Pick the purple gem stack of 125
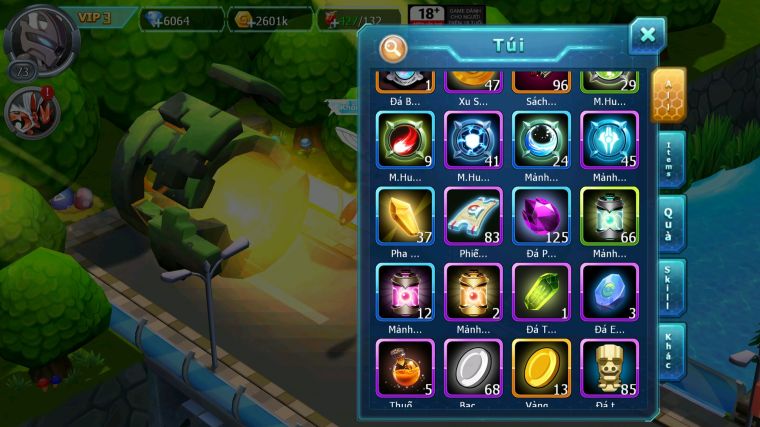 (x=541, y=216)
